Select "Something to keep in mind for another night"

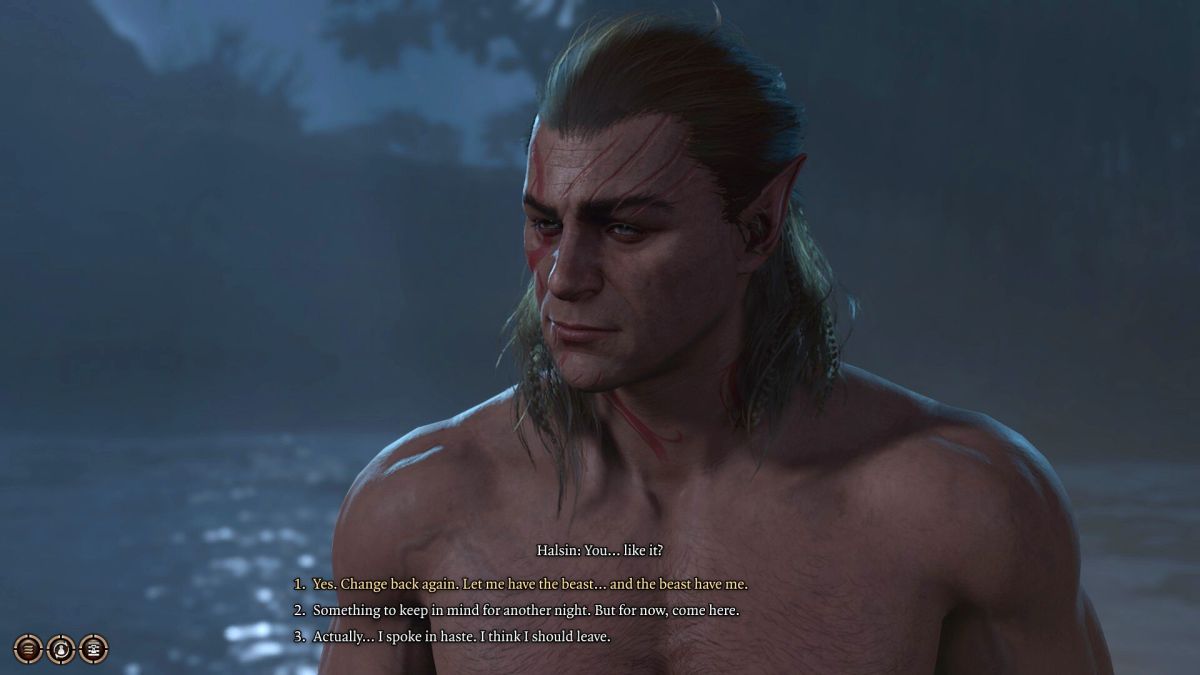(x=525, y=610)
